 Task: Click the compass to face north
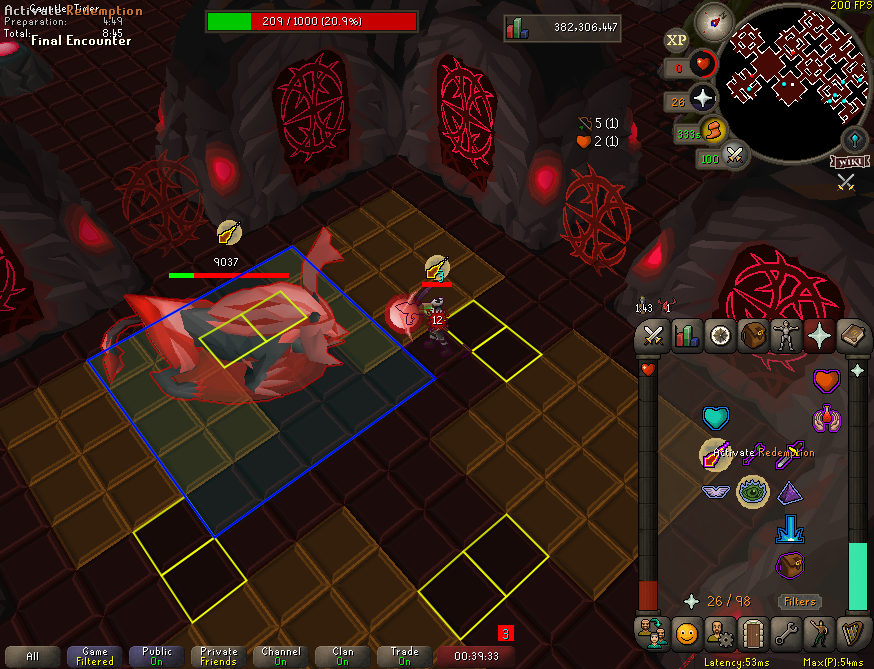[x=714, y=19]
